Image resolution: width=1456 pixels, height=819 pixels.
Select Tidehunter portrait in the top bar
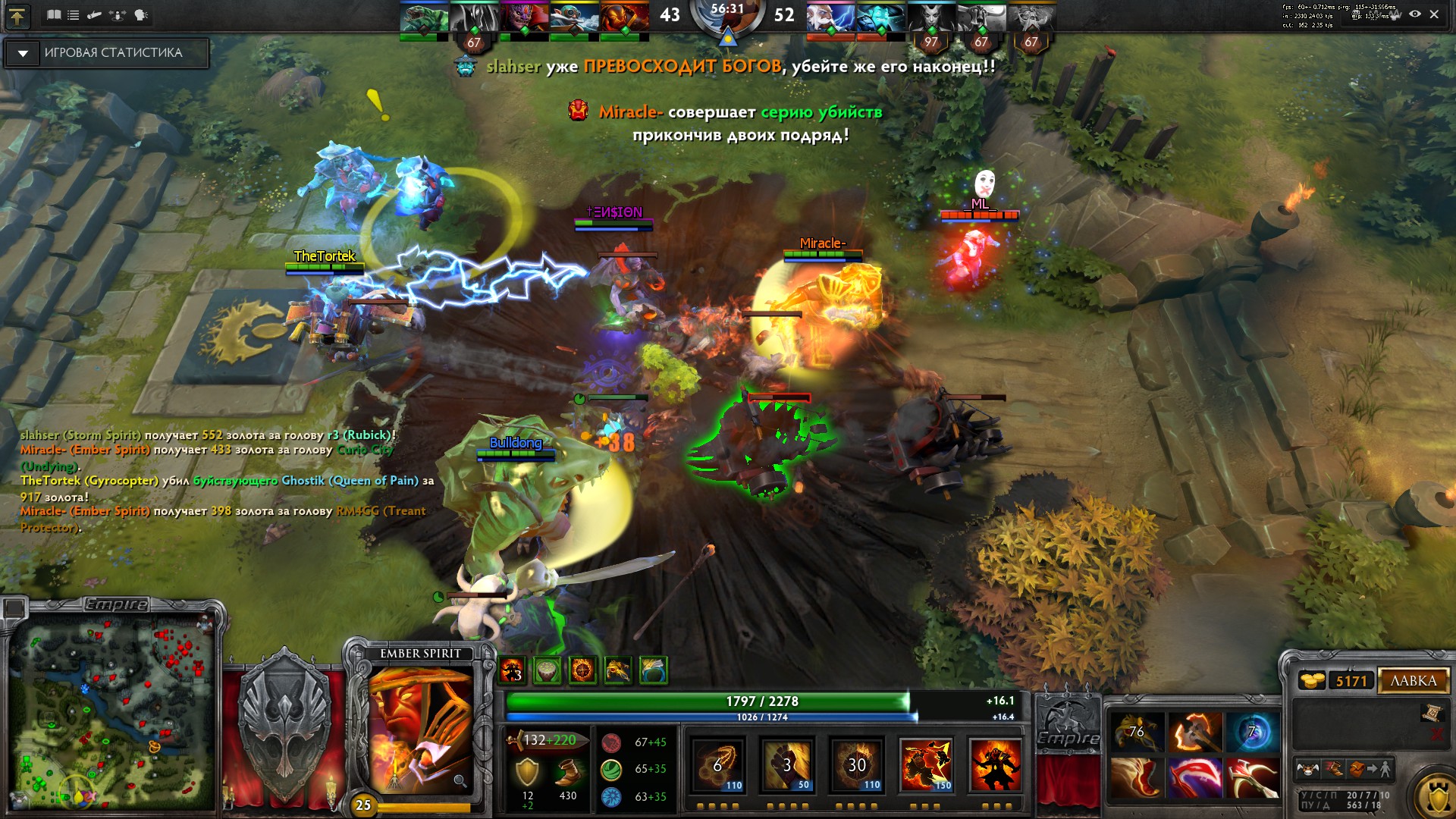tap(424, 18)
